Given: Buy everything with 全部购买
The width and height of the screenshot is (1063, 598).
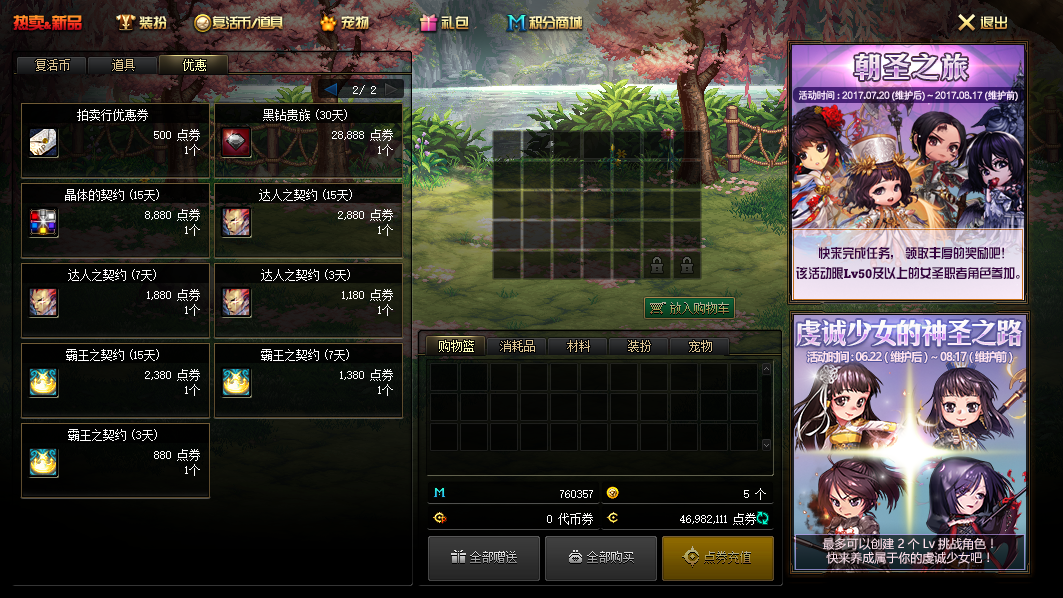Looking at the screenshot, I should pos(601,558).
